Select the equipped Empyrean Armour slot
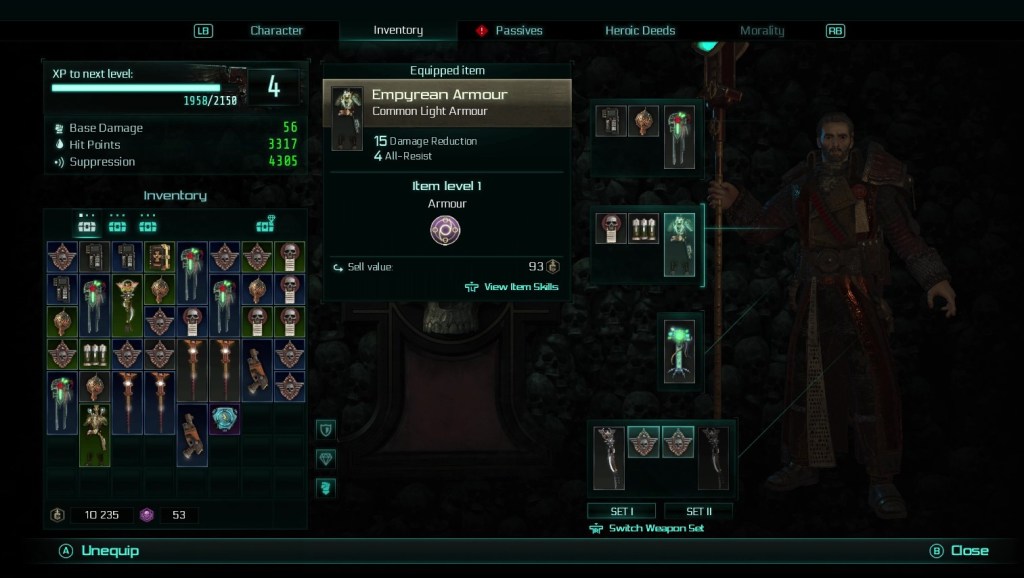 680,243
